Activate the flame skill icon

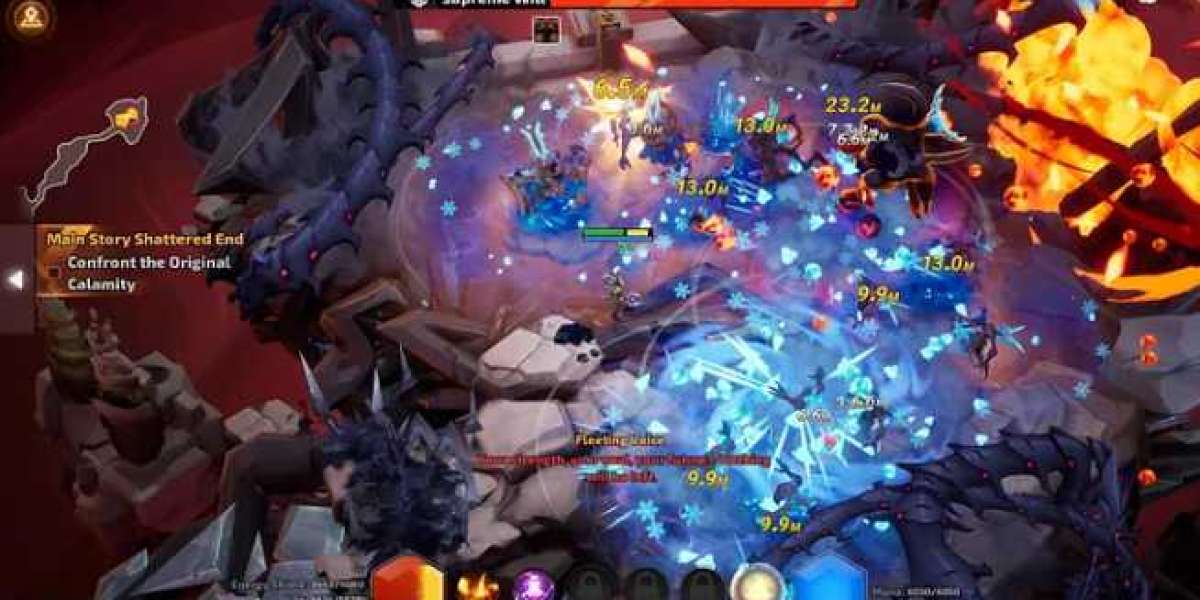tap(477, 583)
